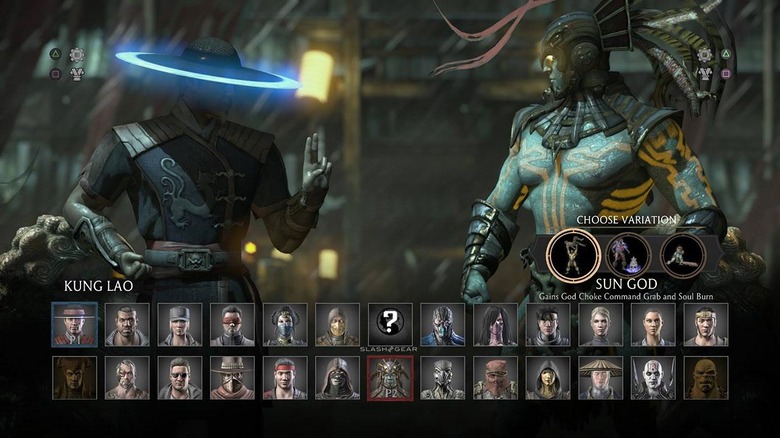Select blindfolded Kenshi portrait
The width and height of the screenshot is (780, 438).
[232, 324]
